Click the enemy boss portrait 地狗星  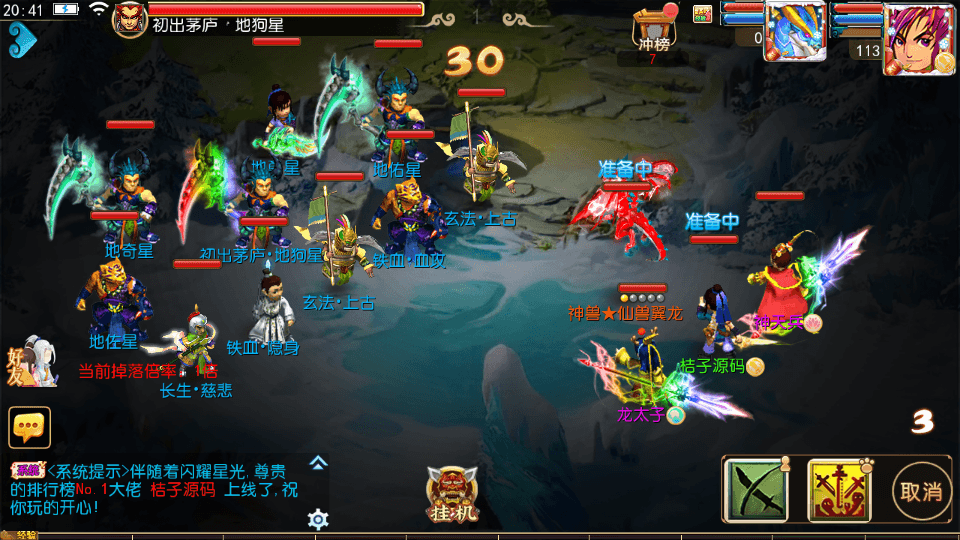click(130, 19)
